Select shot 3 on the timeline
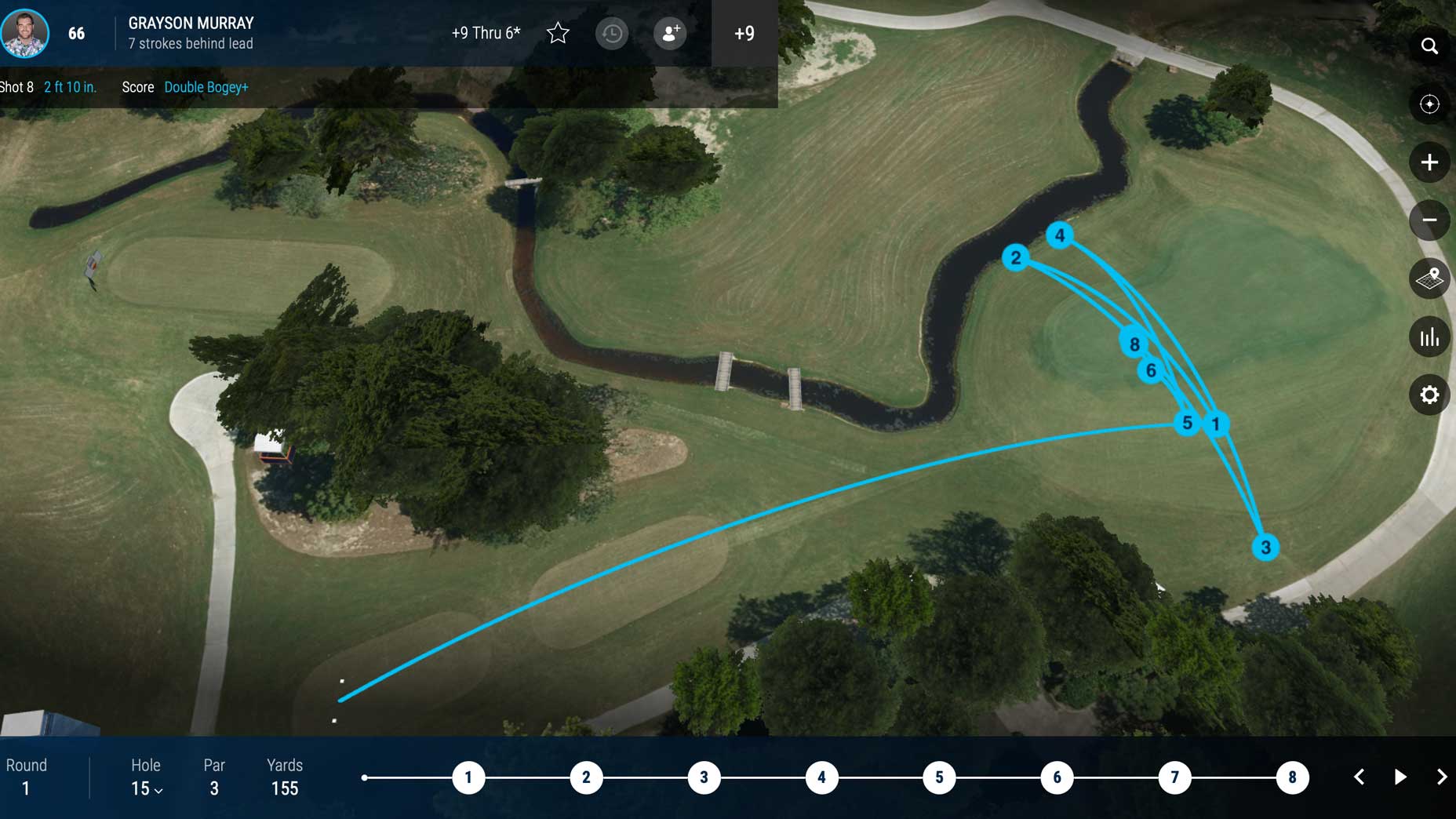 704,777
